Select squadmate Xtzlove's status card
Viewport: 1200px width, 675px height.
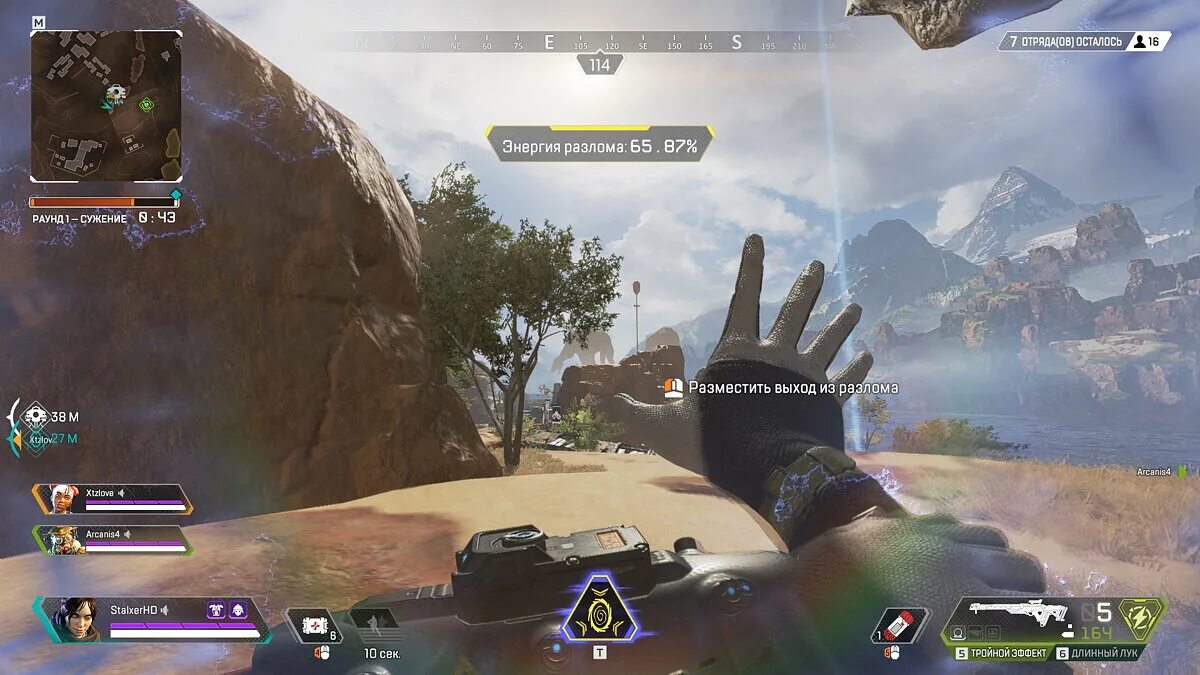(112, 498)
